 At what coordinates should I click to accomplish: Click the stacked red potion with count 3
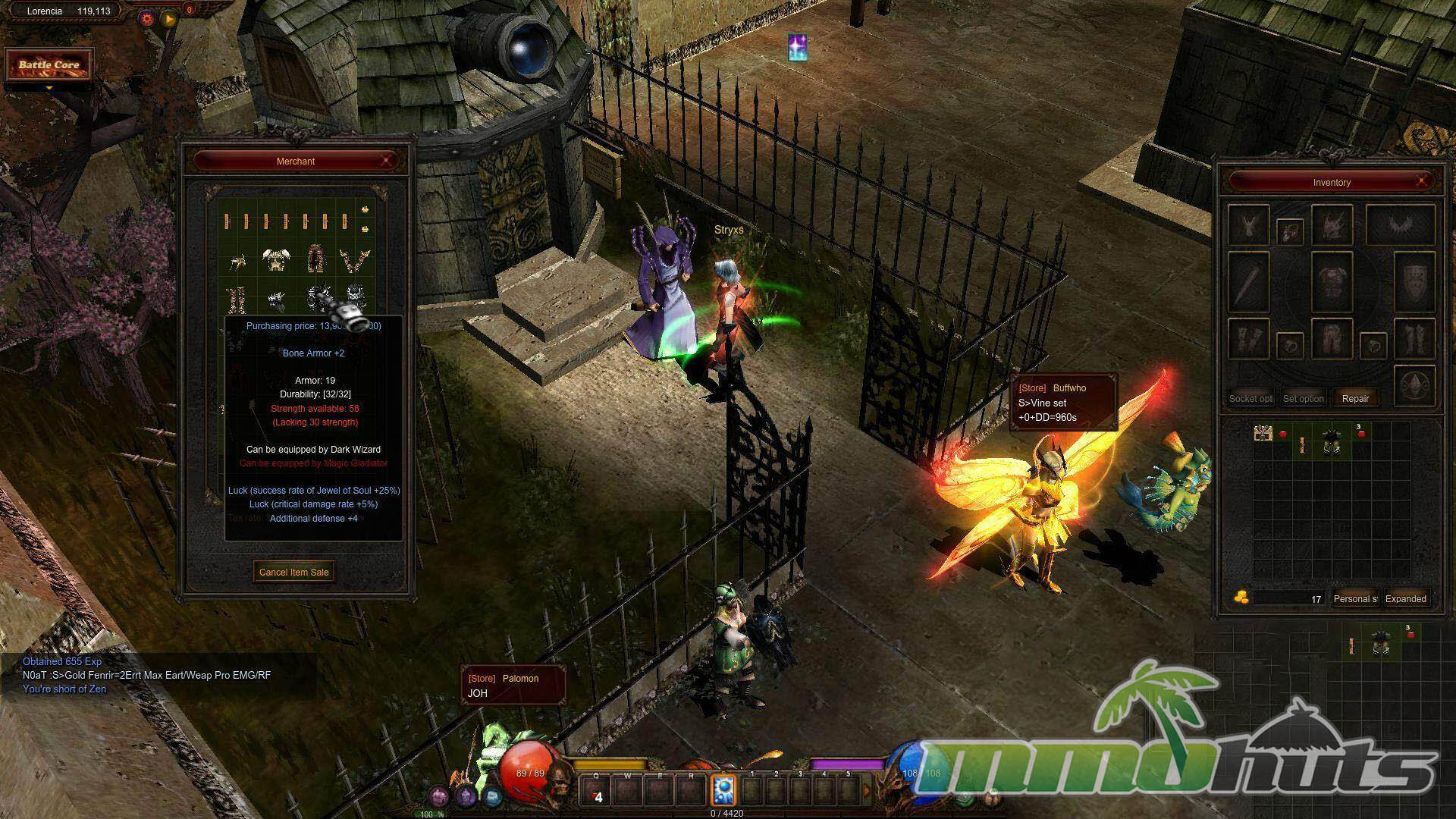(1361, 433)
